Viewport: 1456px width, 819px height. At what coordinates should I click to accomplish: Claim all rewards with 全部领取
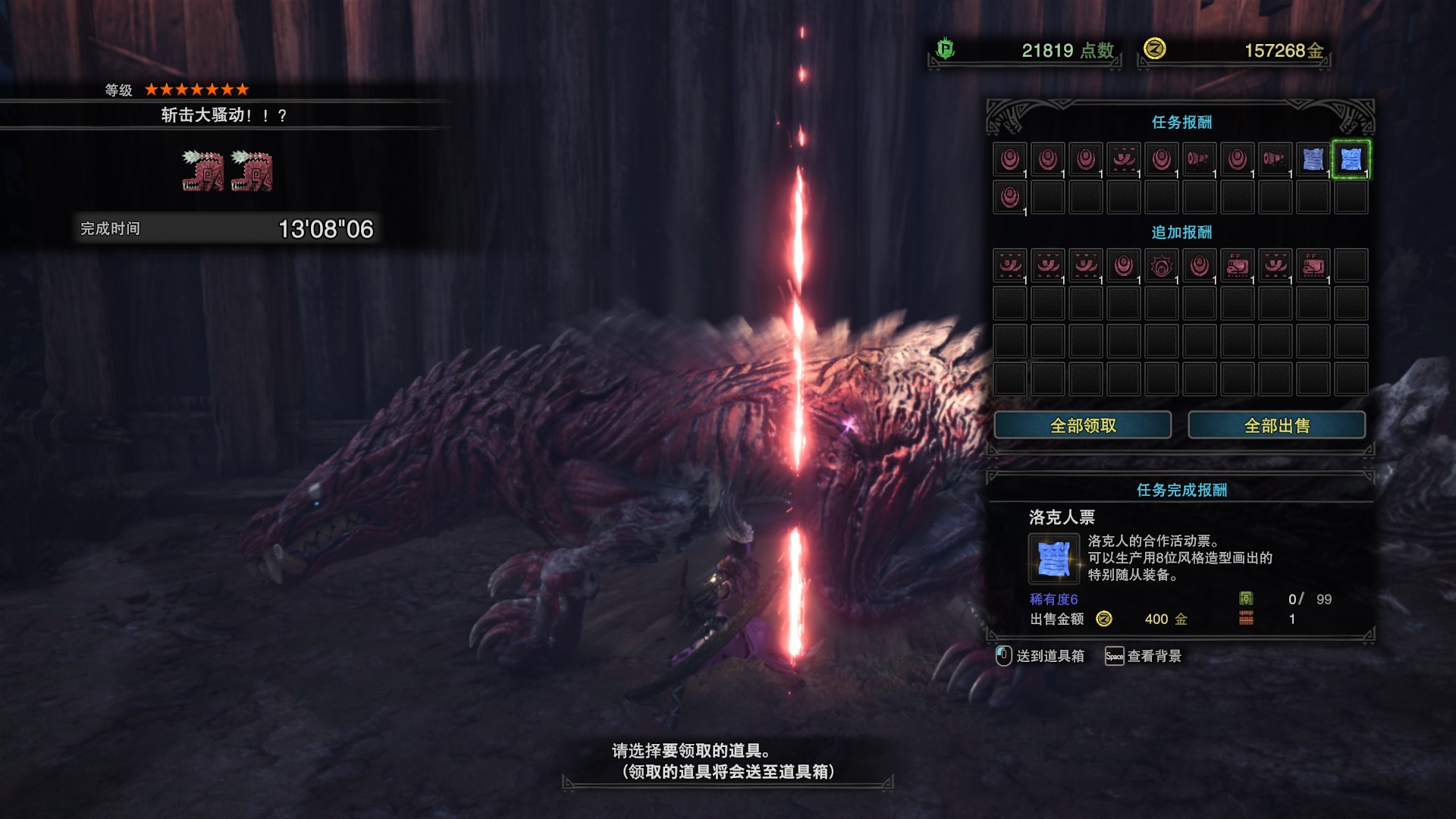coord(1082,425)
